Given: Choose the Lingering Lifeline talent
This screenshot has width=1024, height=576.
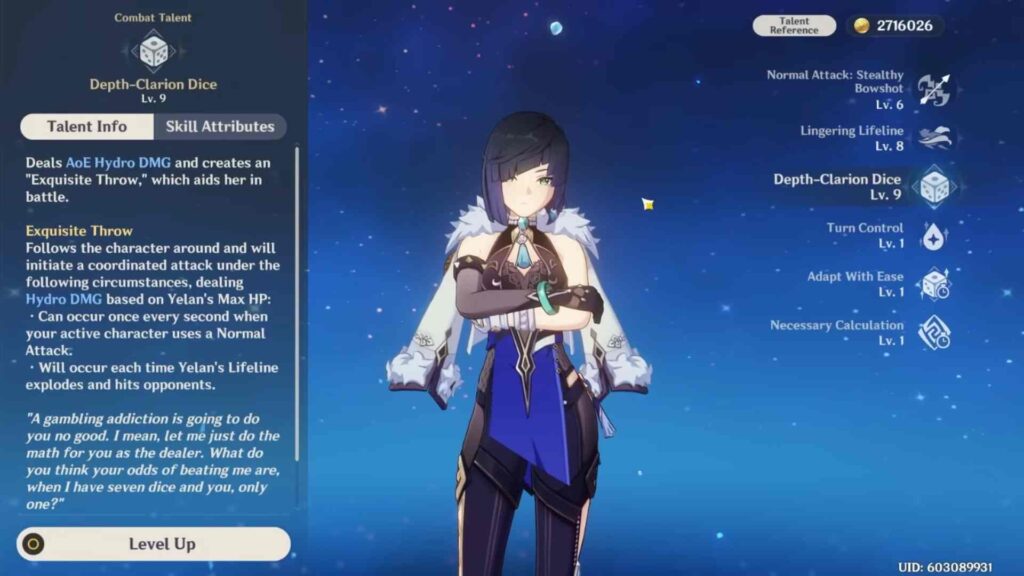Looking at the screenshot, I should click(933, 138).
